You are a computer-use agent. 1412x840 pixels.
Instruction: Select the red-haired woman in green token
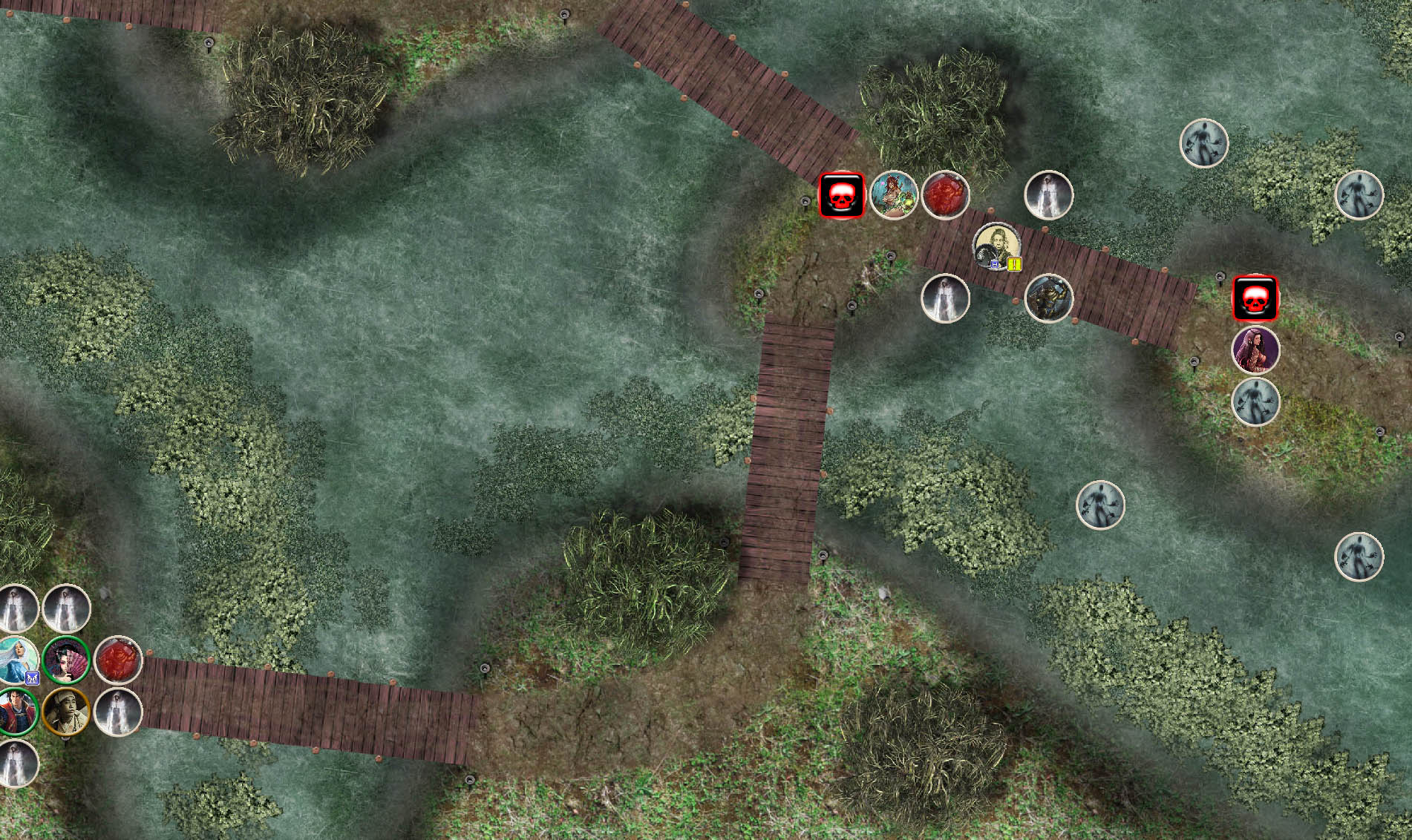[893, 195]
